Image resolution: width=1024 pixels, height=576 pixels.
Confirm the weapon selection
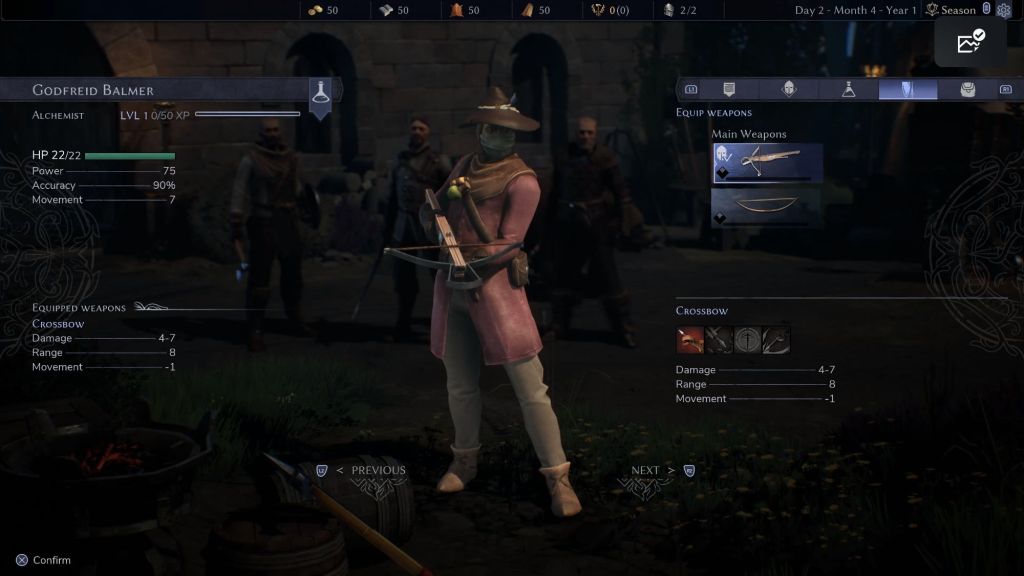pyautogui.click(x=44, y=560)
